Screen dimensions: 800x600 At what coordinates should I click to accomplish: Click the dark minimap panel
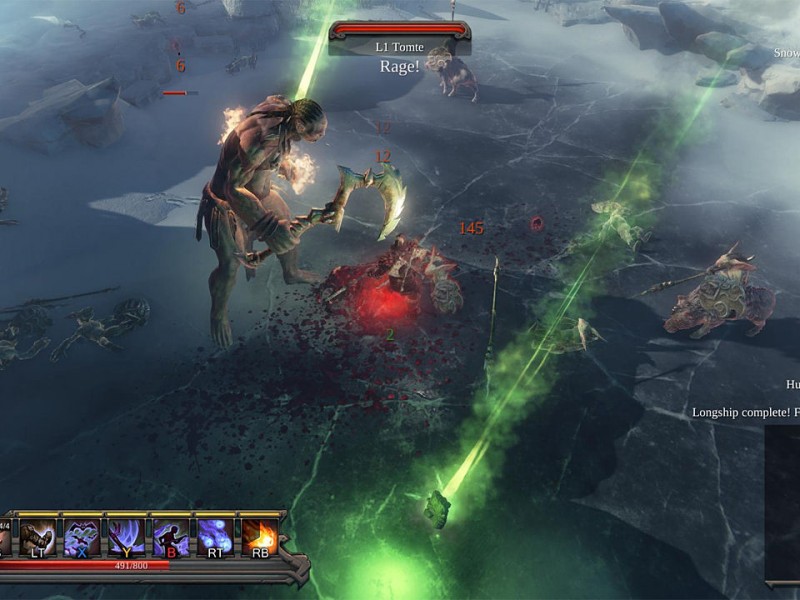pyautogui.click(x=782, y=503)
